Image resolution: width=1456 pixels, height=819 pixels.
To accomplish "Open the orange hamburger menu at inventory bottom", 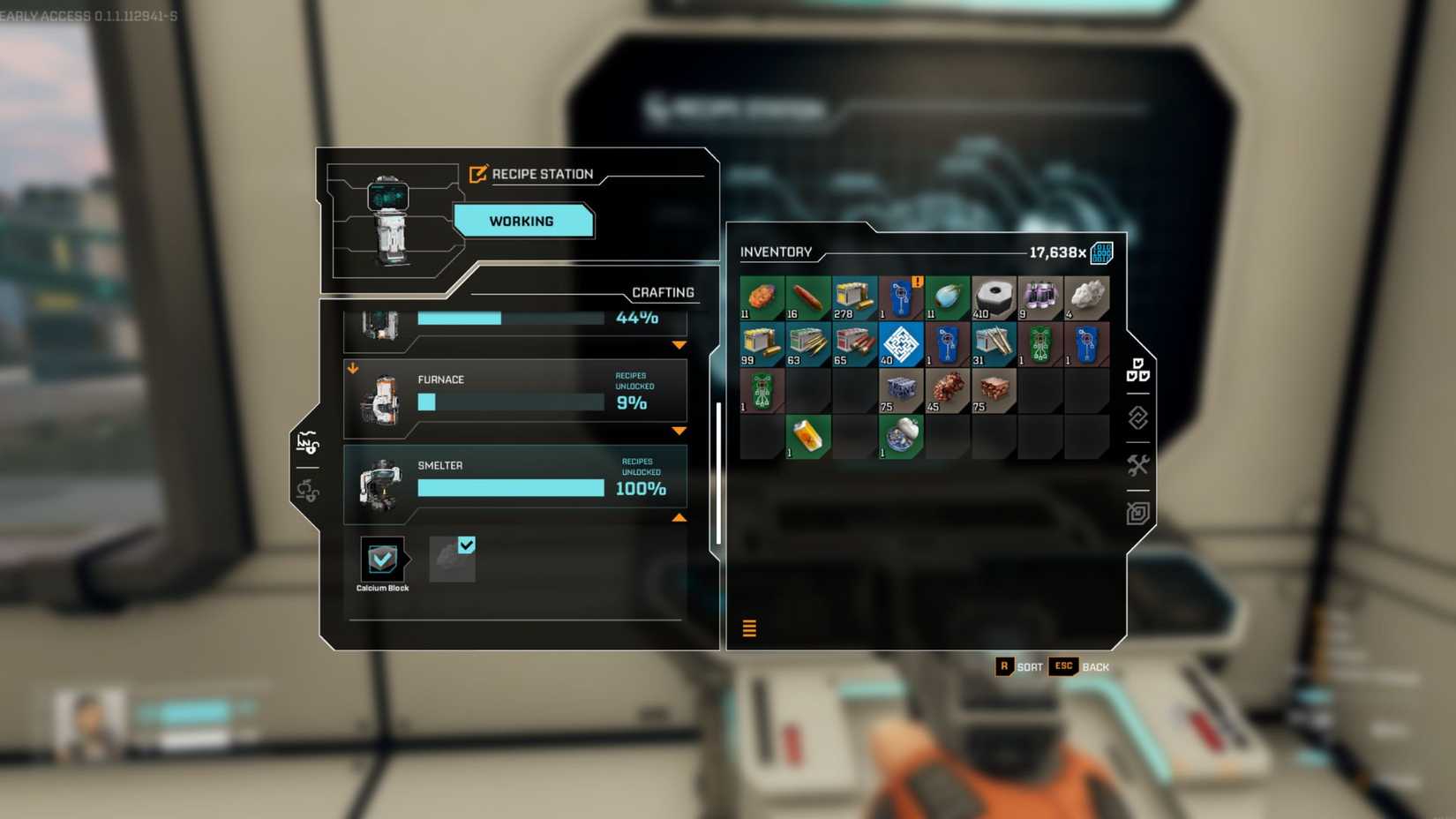I will (749, 628).
